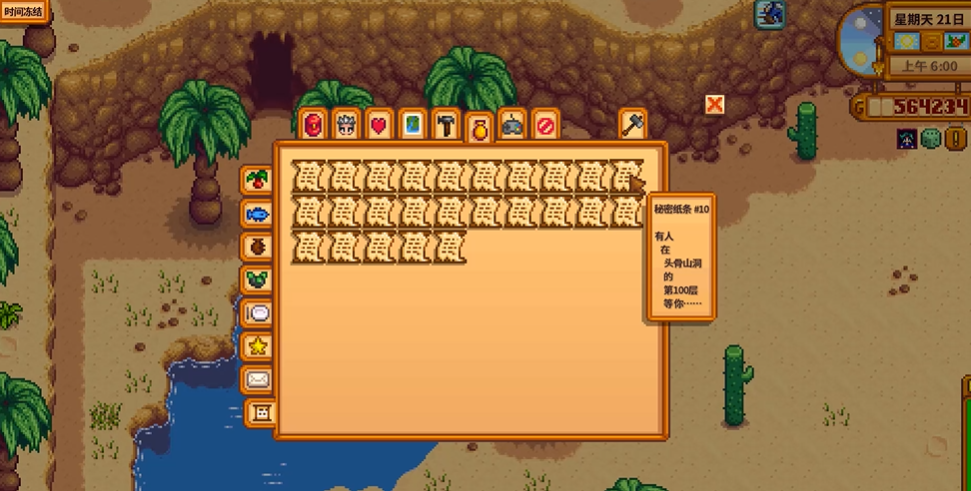Open the options gamepad tab
The height and width of the screenshot is (491, 971).
pos(512,125)
